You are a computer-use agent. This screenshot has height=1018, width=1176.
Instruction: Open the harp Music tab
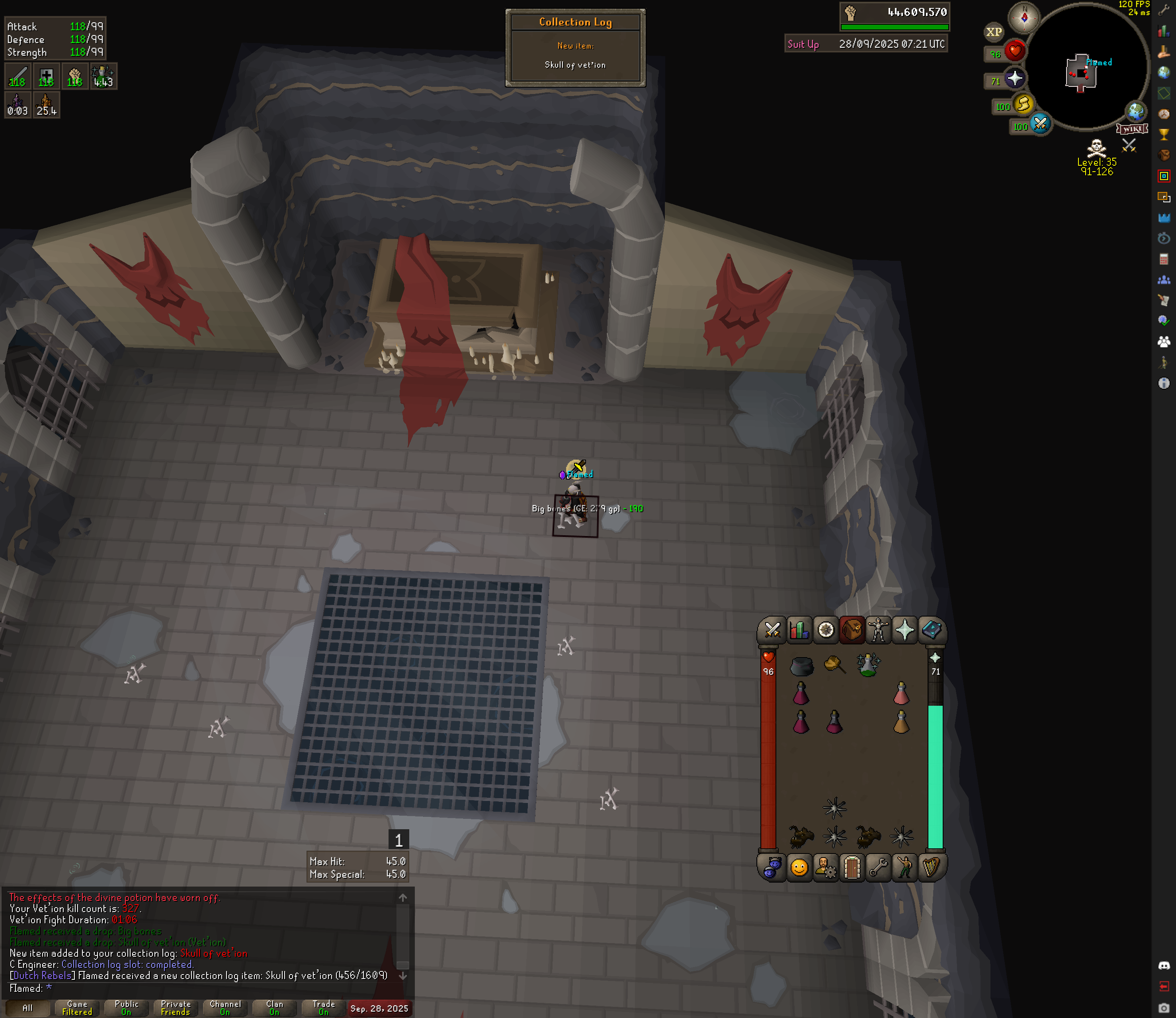click(931, 867)
